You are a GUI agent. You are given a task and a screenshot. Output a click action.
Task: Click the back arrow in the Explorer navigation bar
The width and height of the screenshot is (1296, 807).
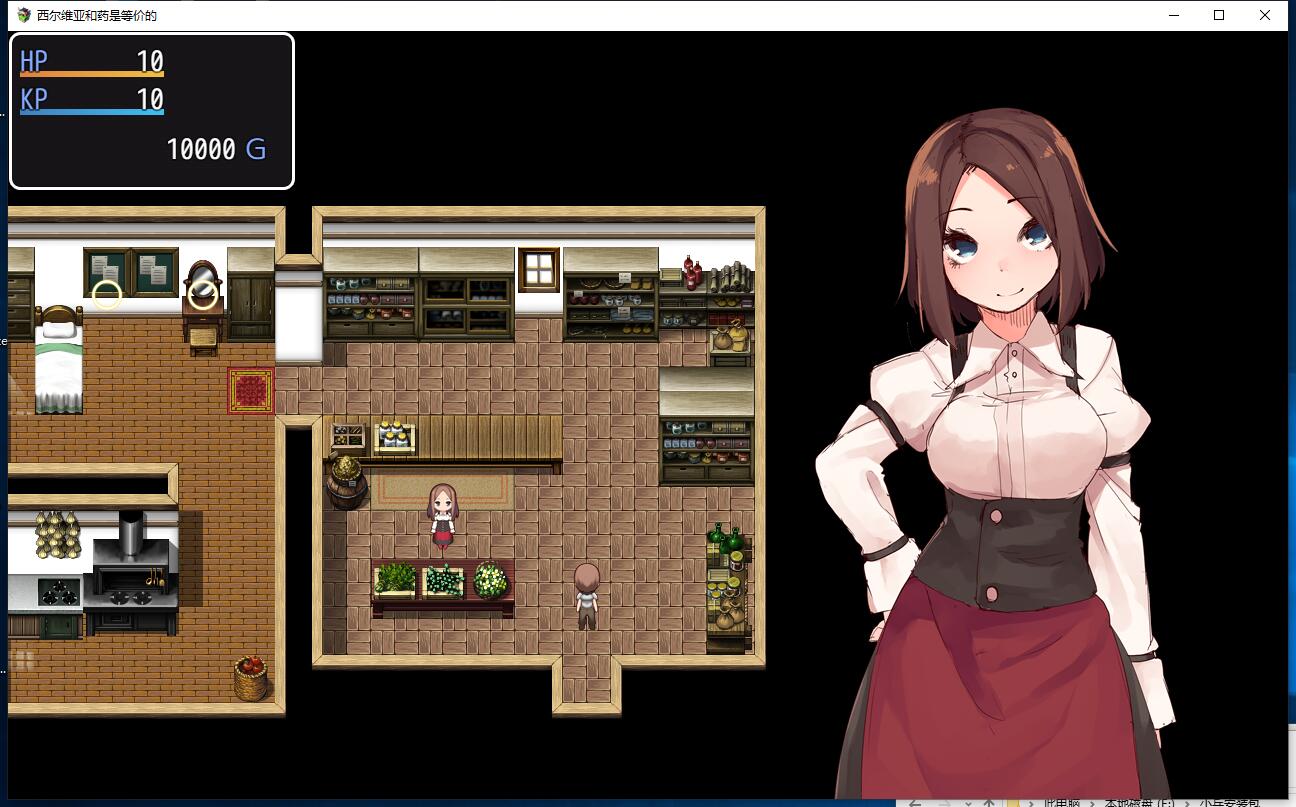point(914,802)
